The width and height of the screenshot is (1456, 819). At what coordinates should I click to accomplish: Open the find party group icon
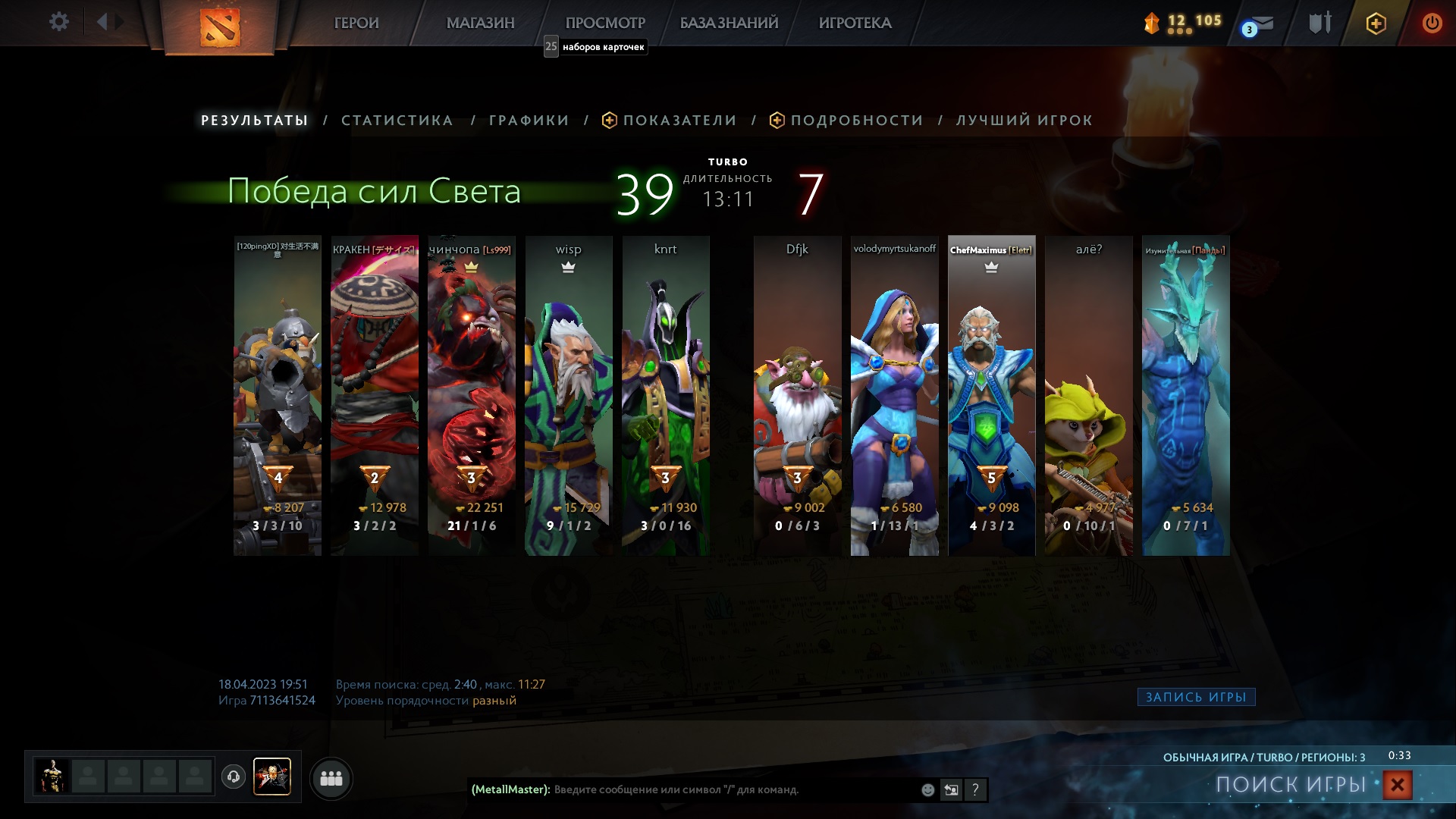(x=331, y=778)
